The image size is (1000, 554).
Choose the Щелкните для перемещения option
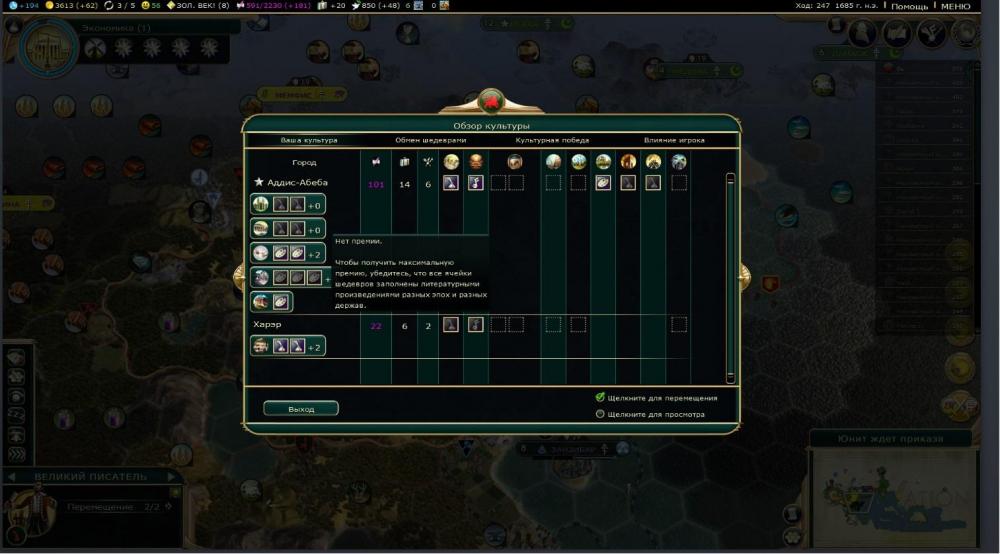coord(600,397)
